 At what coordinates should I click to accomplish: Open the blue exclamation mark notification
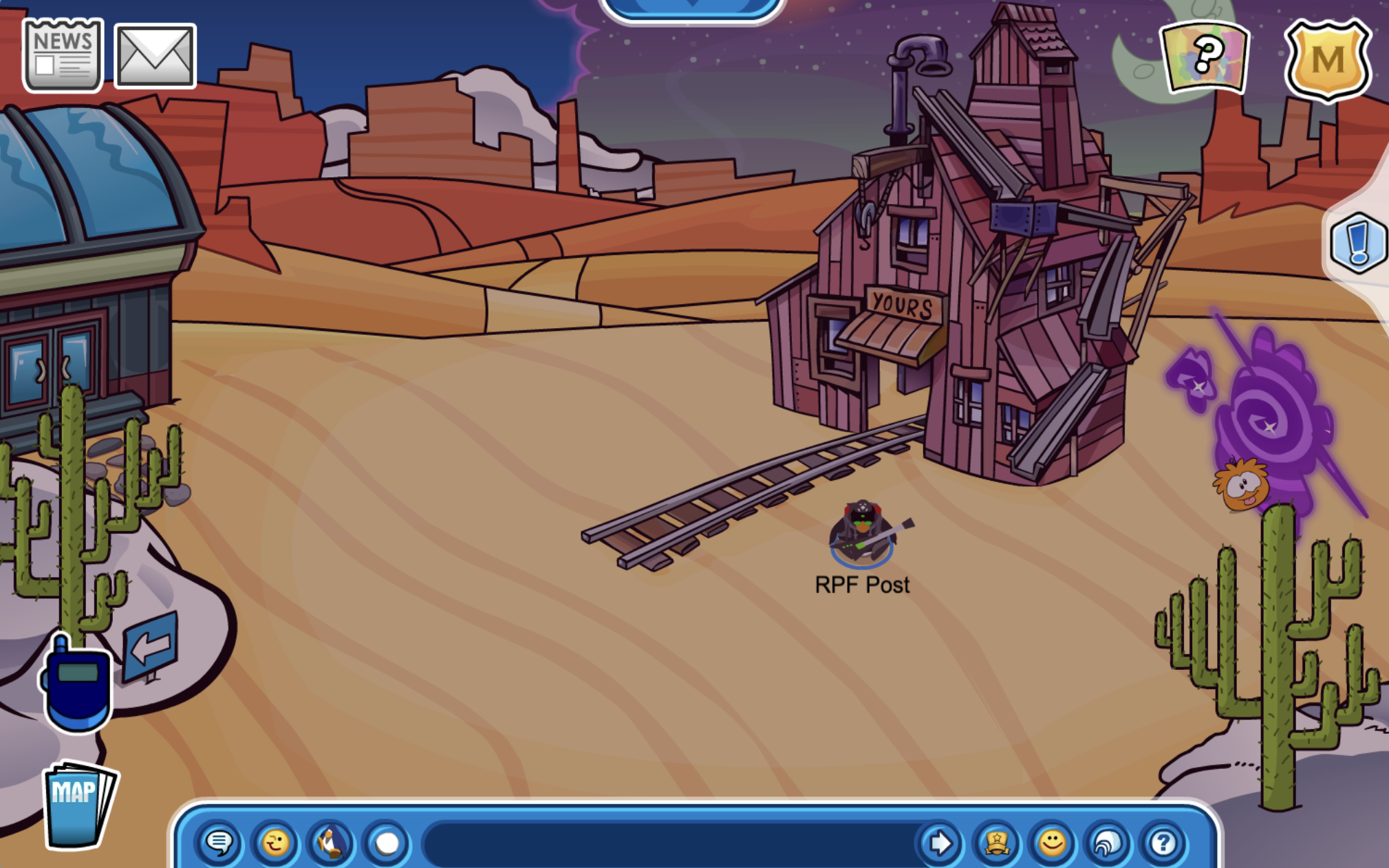coord(1358,243)
